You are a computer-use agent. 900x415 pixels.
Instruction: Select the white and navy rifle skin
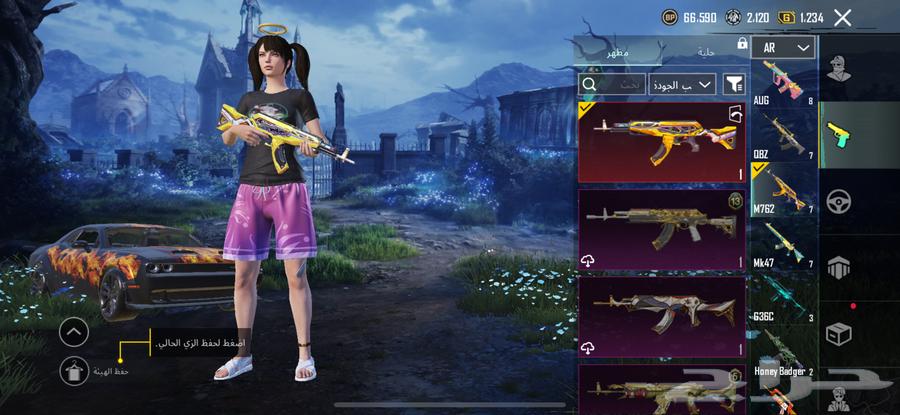tap(661, 315)
